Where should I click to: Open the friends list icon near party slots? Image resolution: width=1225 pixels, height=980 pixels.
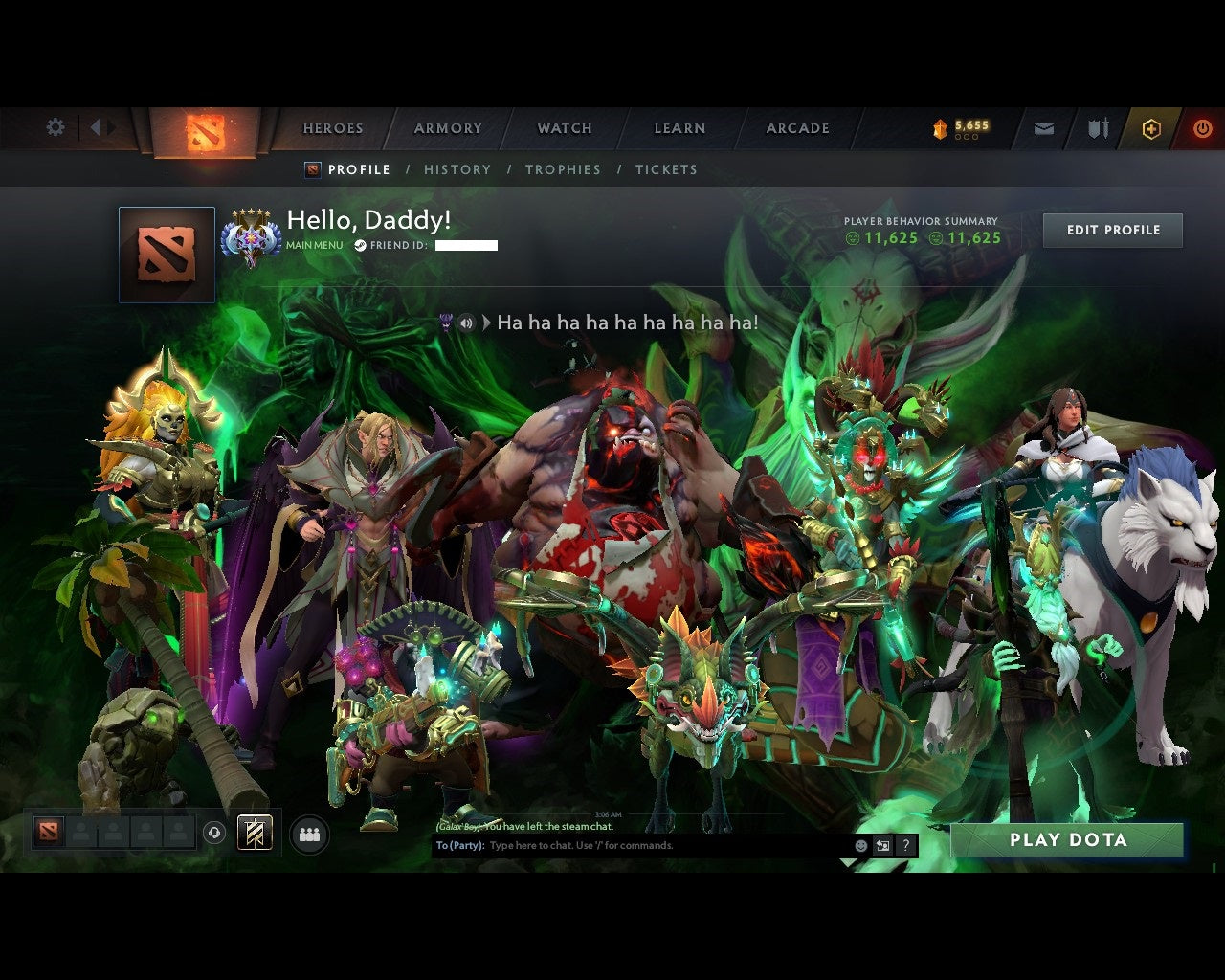[308, 833]
